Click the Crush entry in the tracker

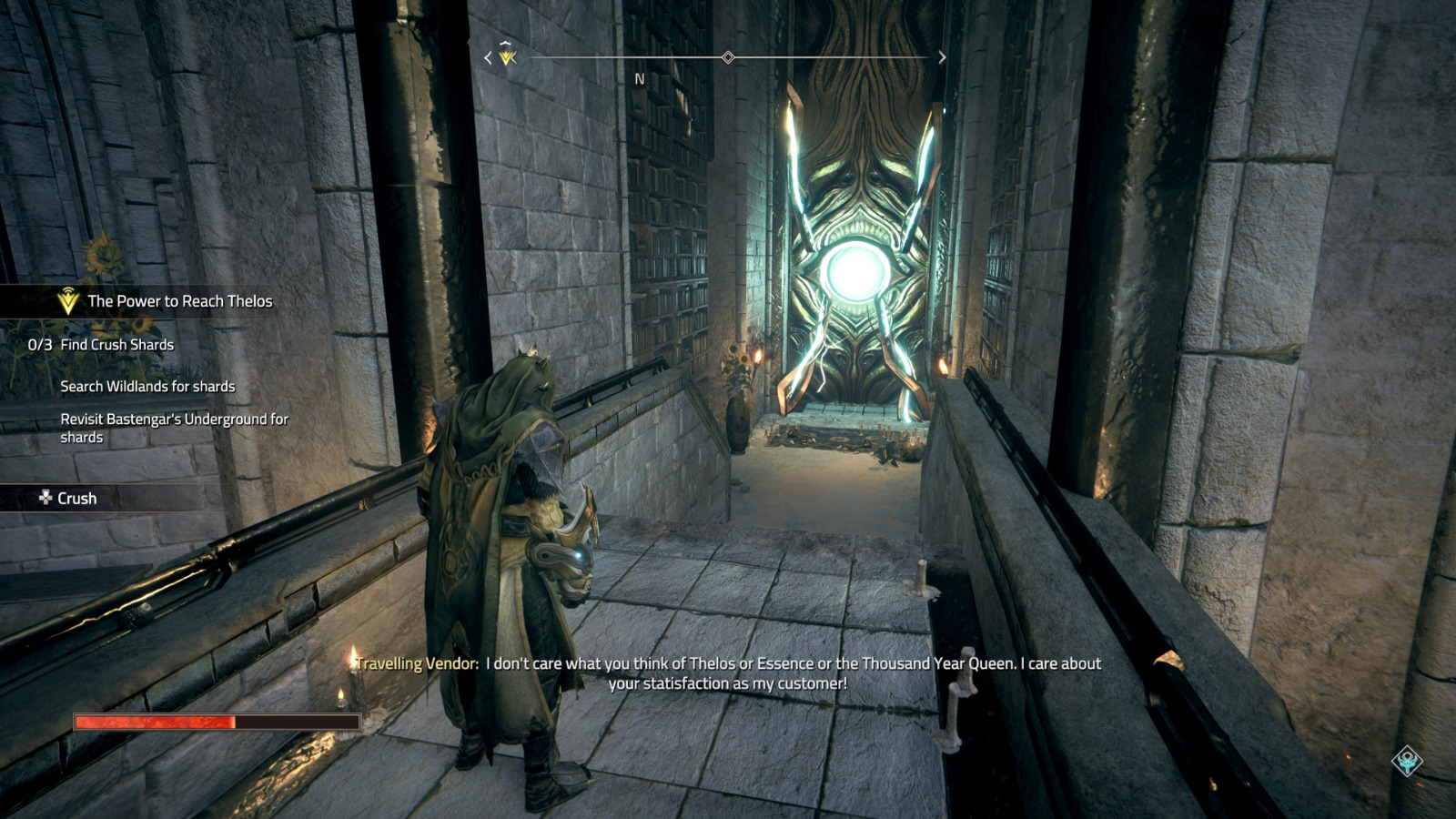tap(76, 499)
